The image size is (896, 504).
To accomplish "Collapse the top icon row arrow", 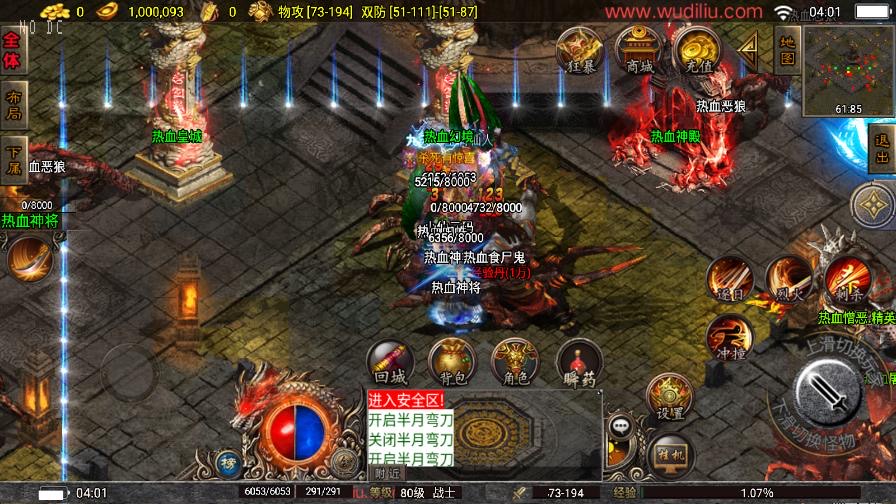I will [x=748, y=45].
